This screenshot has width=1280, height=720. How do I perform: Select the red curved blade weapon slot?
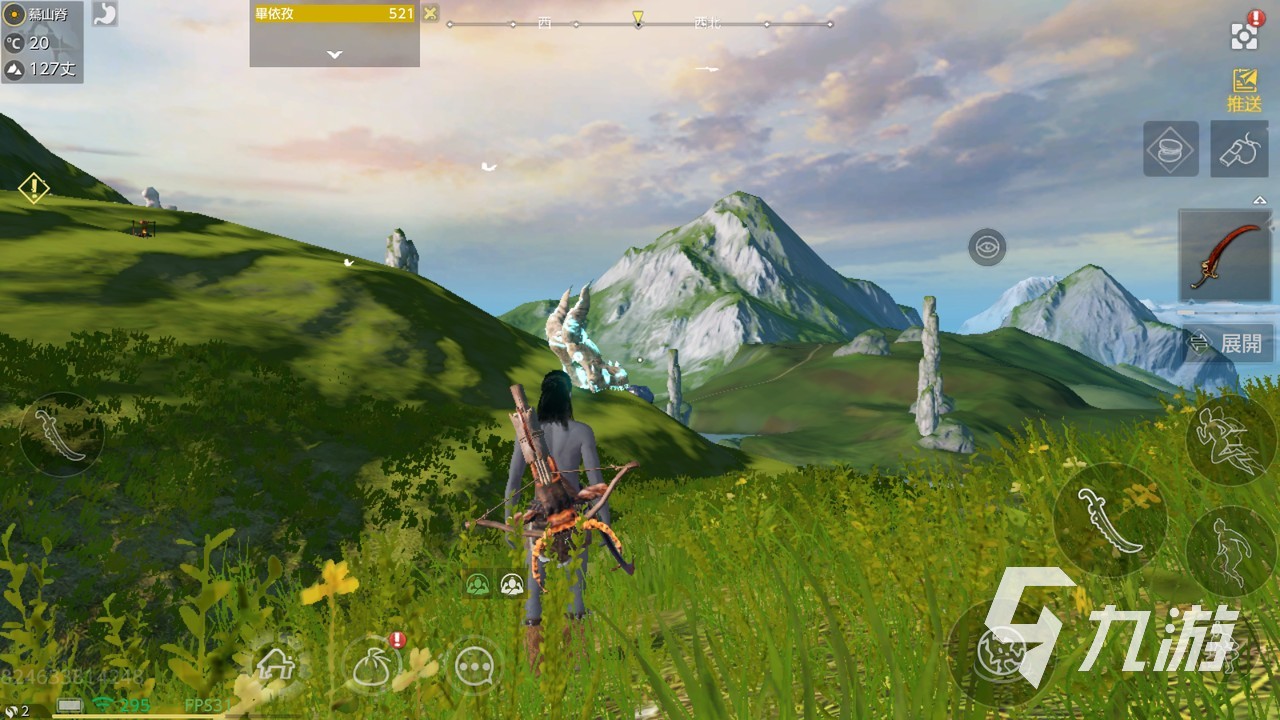pyautogui.click(x=1224, y=255)
